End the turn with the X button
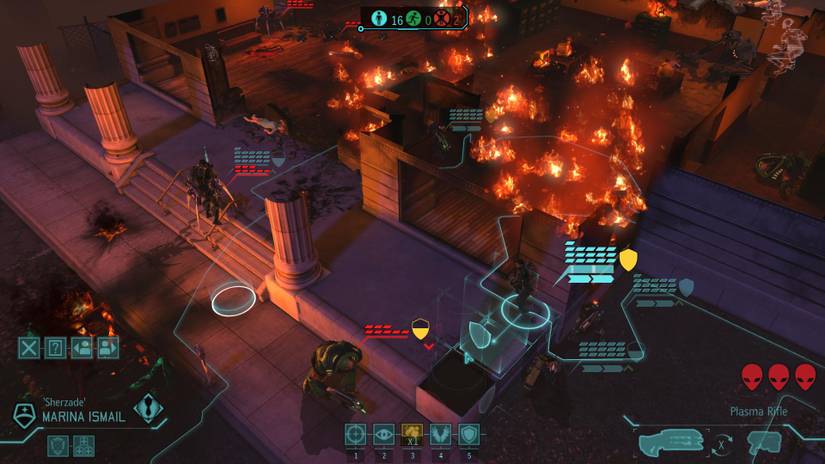 click(x=30, y=348)
